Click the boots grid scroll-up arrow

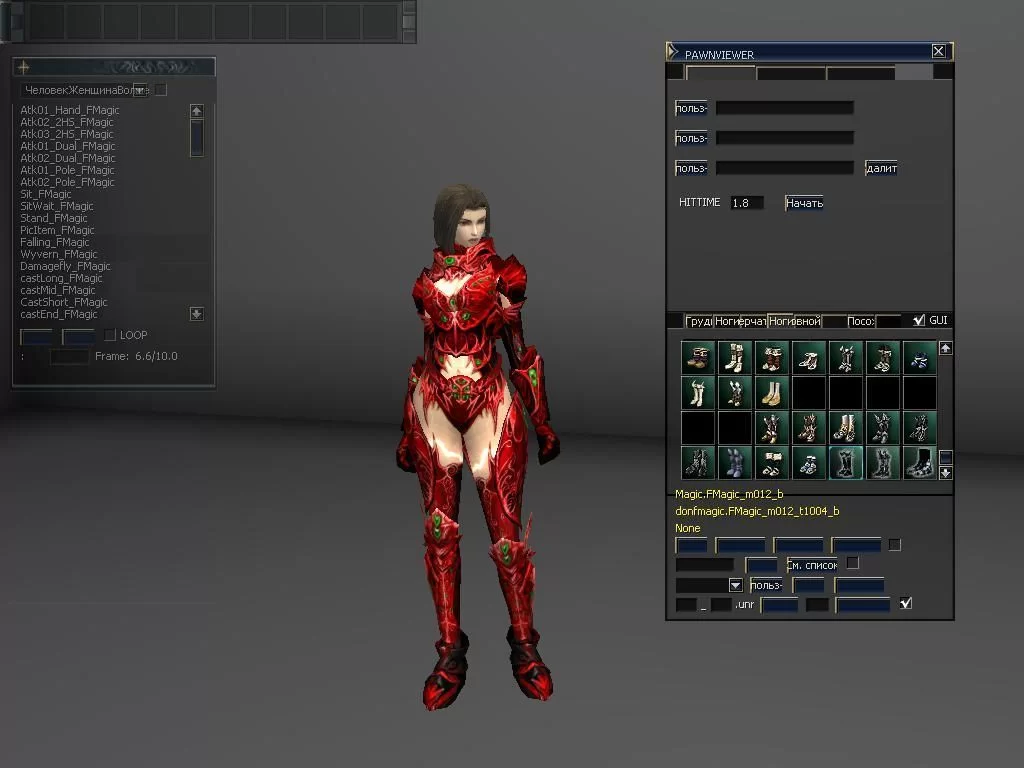(x=945, y=348)
